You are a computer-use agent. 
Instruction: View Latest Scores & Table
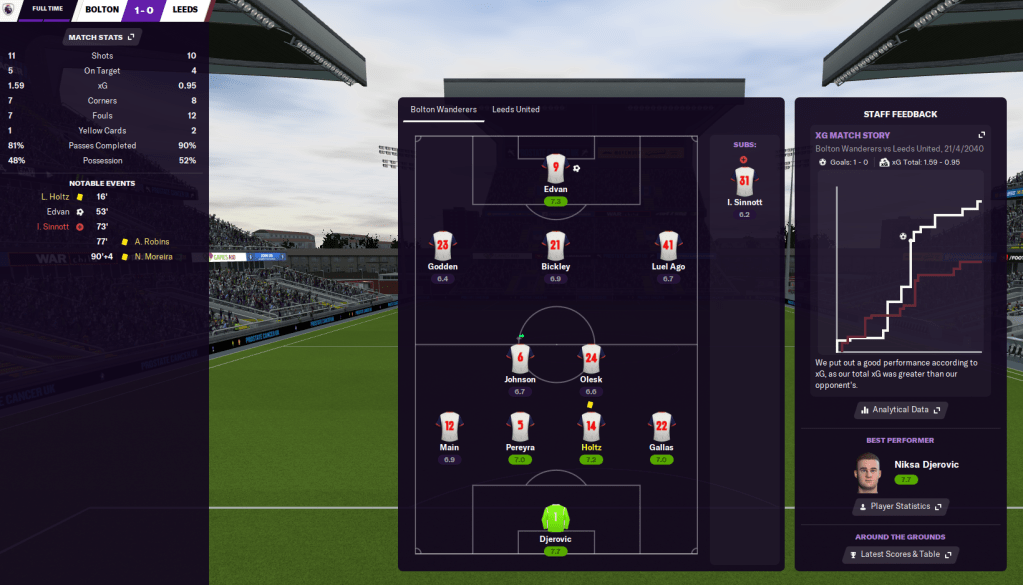click(x=900, y=554)
